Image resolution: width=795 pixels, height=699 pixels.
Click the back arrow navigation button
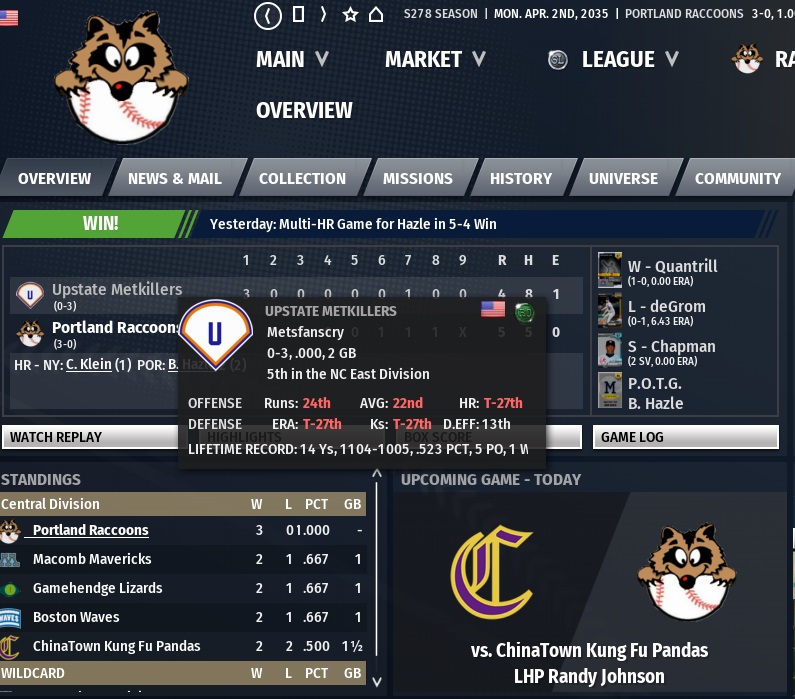pyautogui.click(x=268, y=15)
